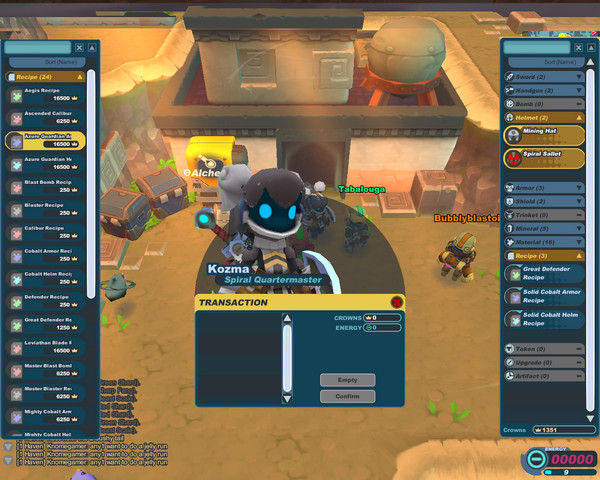Click the Confirm button in Transaction
The width and height of the screenshot is (600, 480).
[347, 397]
